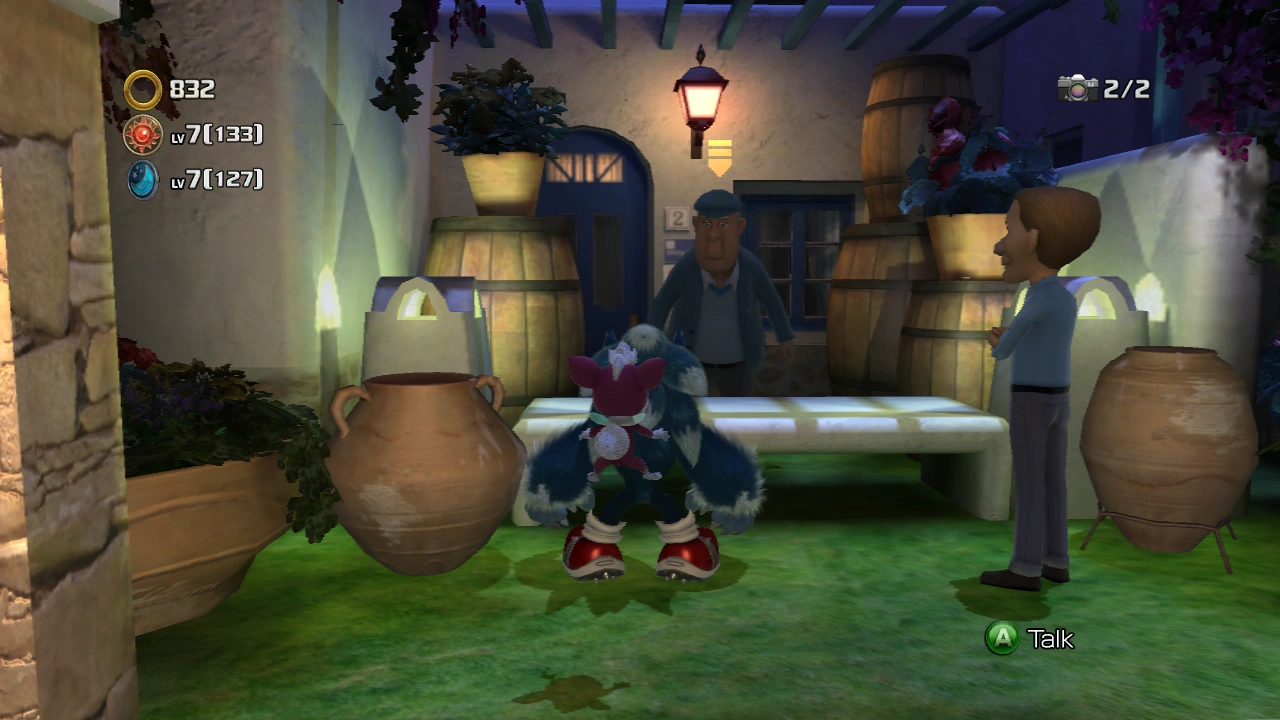The image size is (1280, 720).
Task: Select the blue Moon Medal icon
Action: [x=143, y=179]
